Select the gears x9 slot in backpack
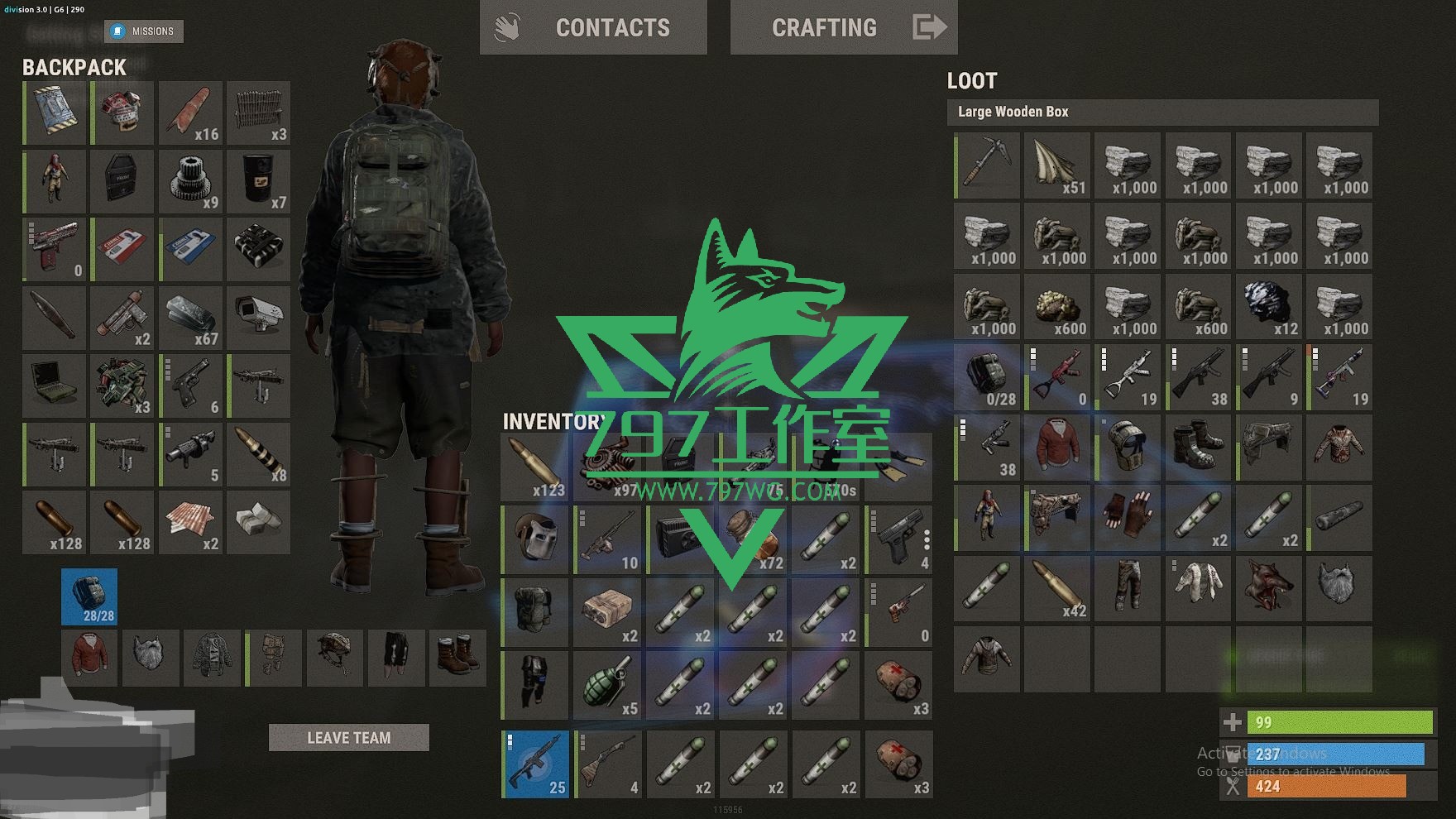1456x819 pixels. click(191, 180)
